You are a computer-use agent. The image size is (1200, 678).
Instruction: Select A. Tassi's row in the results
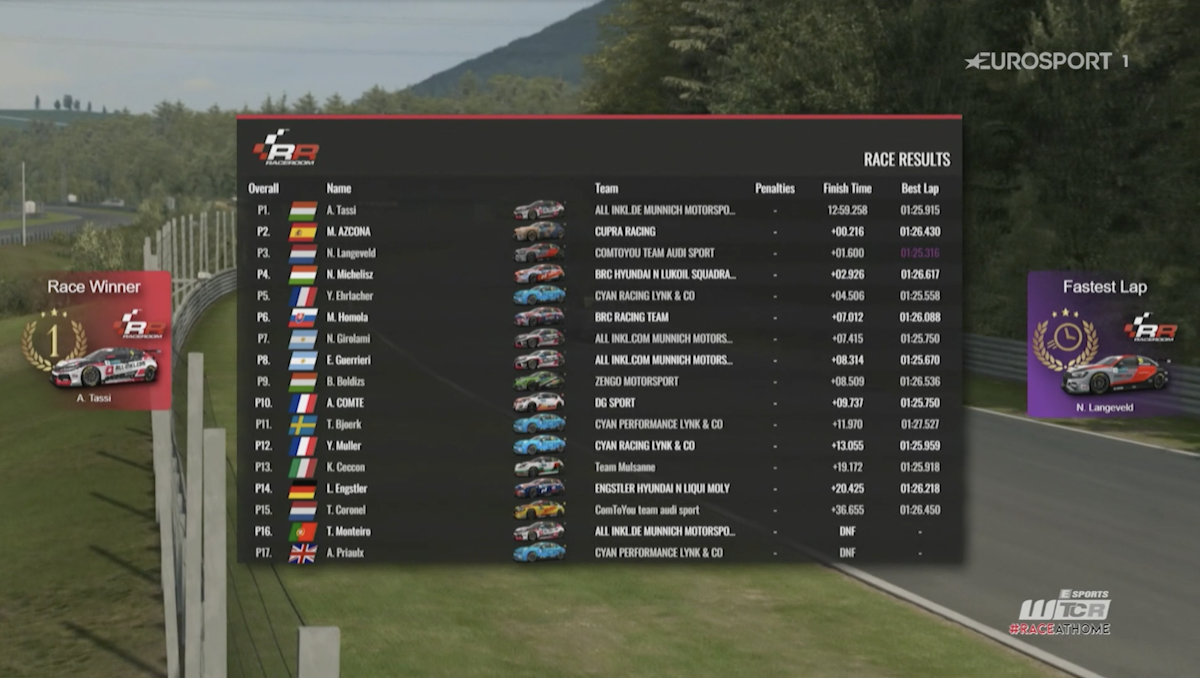click(x=599, y=210)
